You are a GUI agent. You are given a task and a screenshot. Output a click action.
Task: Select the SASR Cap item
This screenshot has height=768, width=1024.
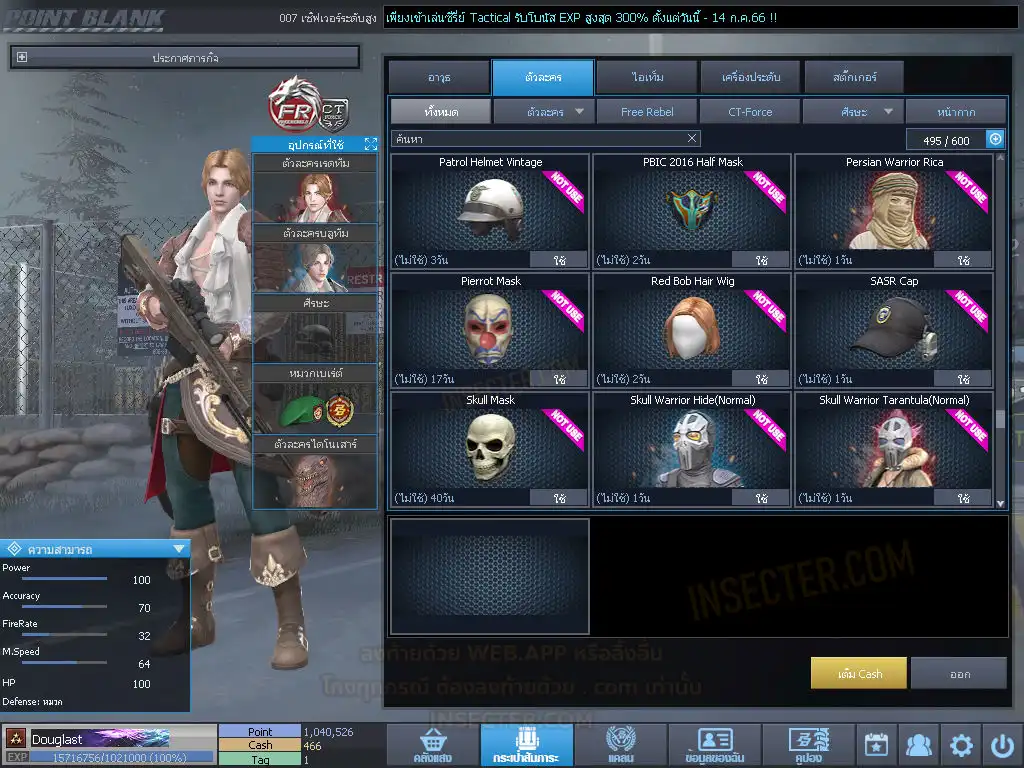[x=894, y=330]
